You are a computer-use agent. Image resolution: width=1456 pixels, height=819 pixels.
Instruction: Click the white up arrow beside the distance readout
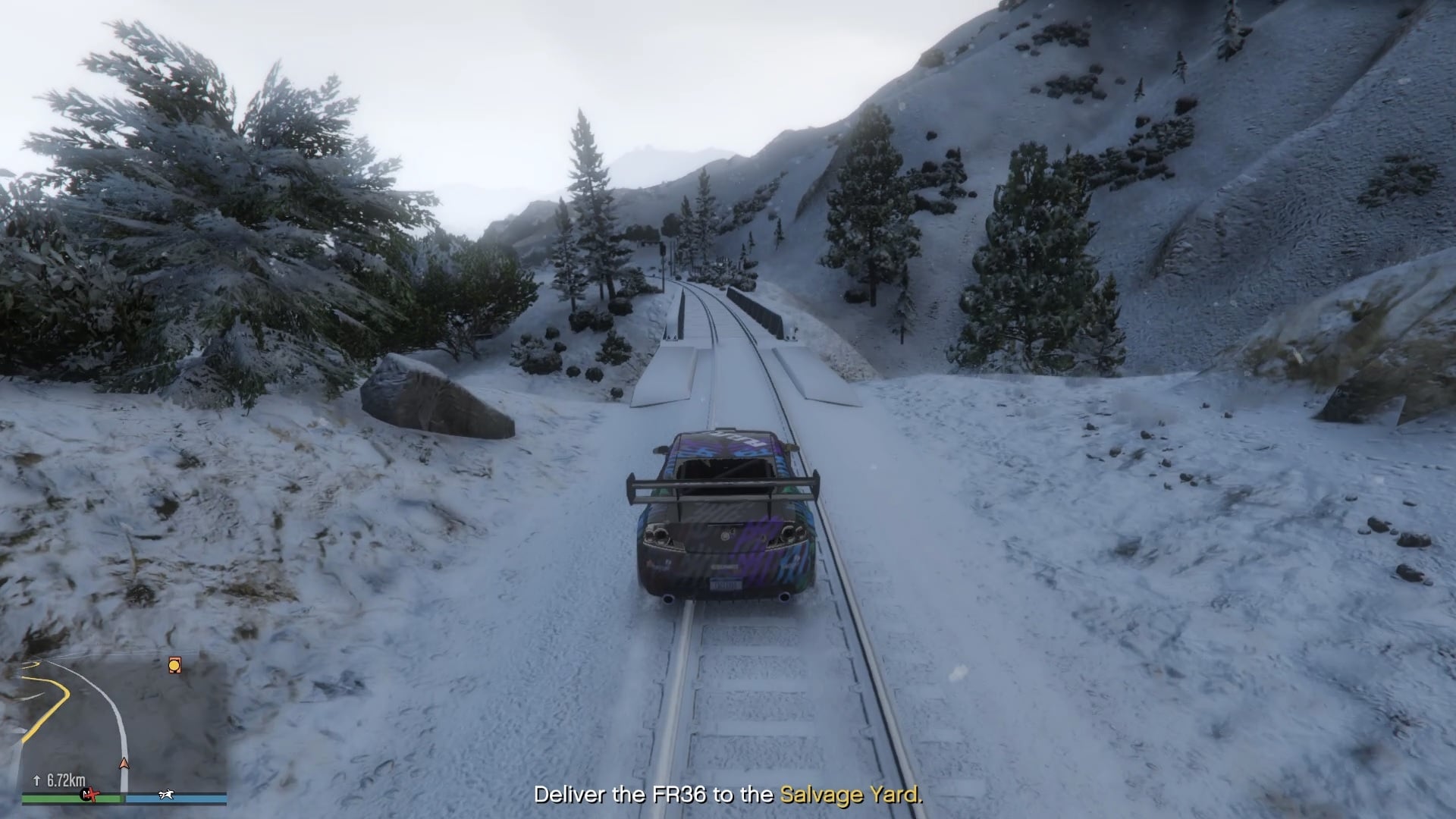[36, 780]
